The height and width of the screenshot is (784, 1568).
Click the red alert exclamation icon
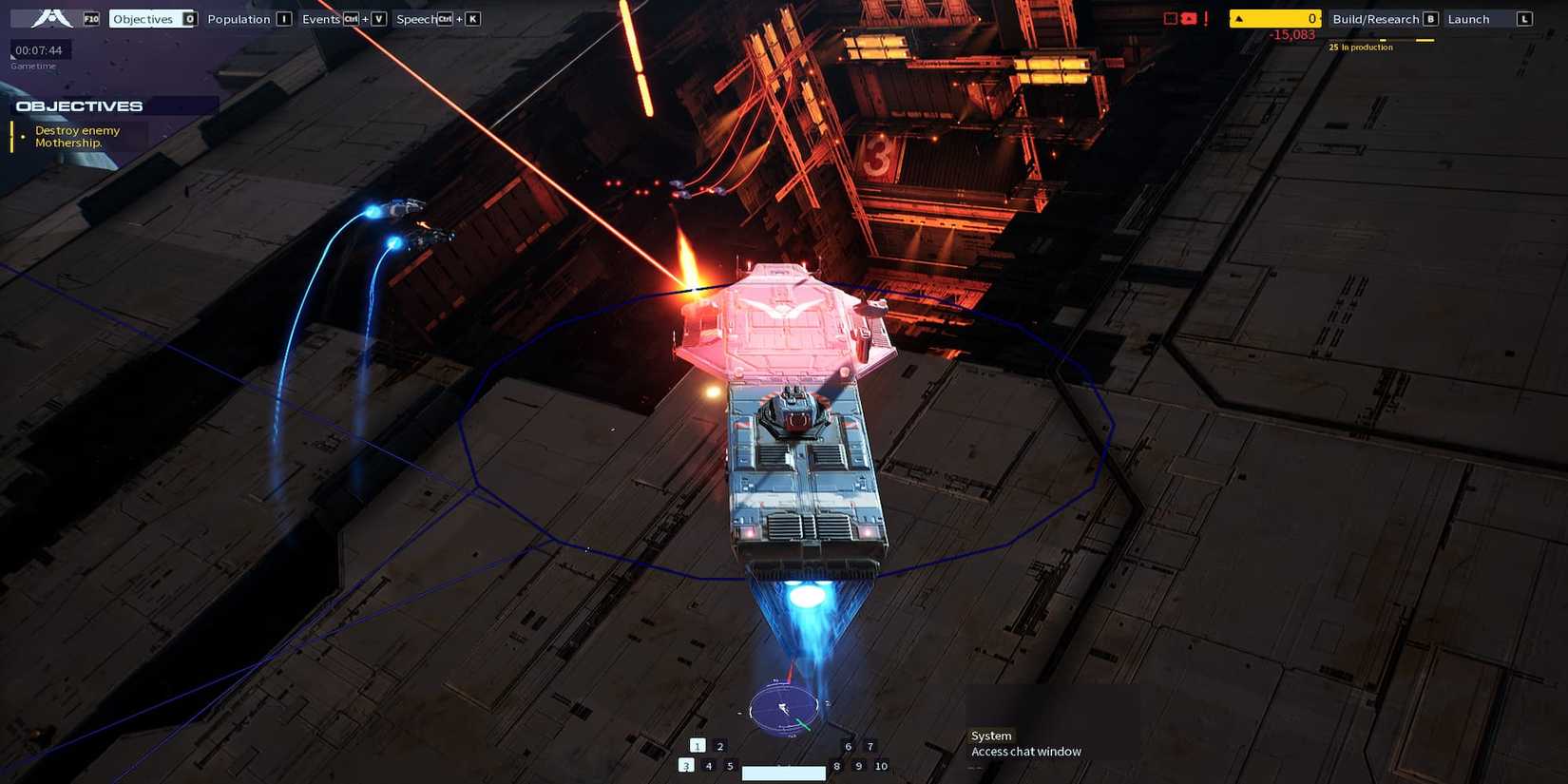[x=1205, y=19]
